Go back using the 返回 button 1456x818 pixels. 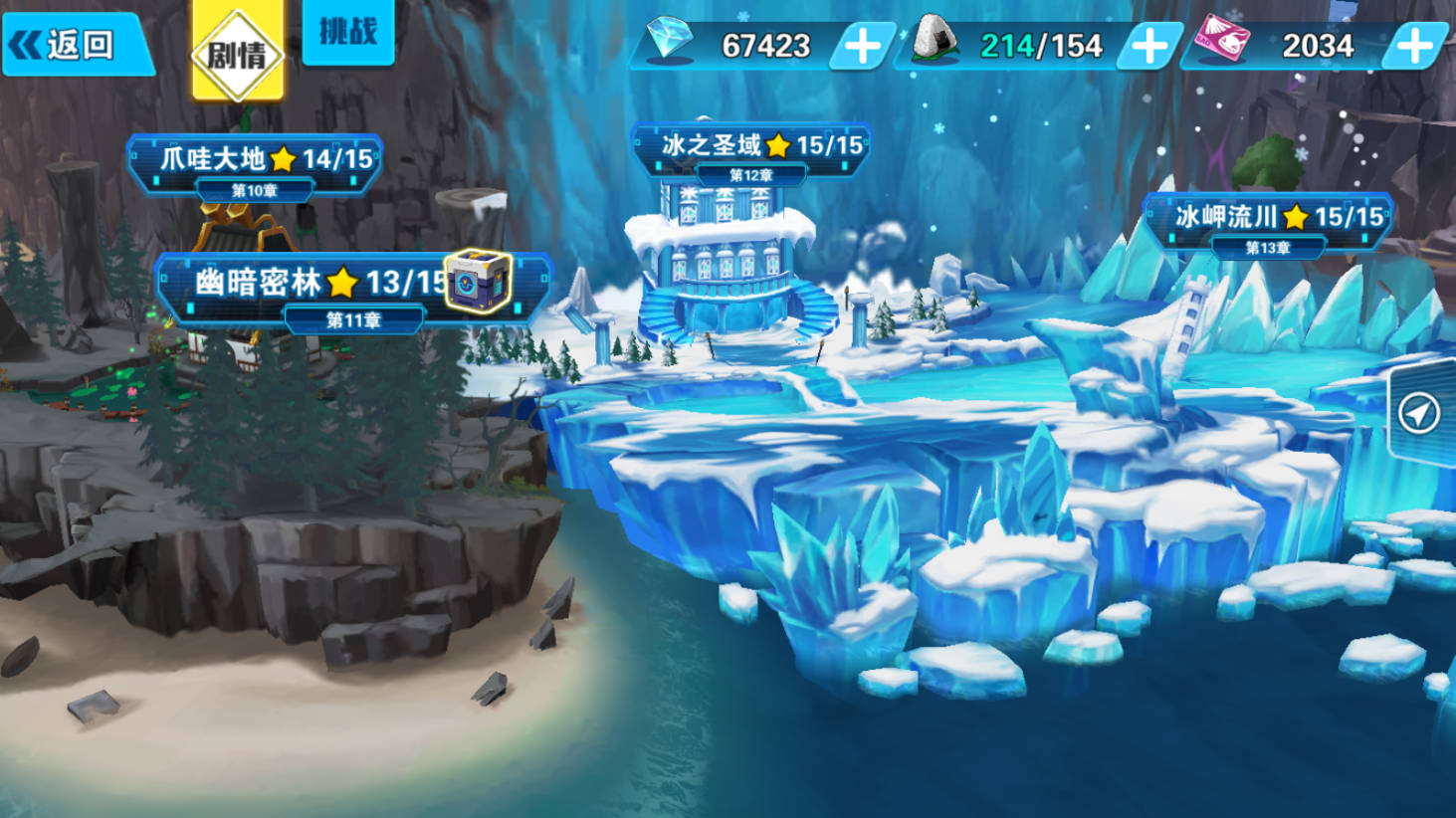75,45
